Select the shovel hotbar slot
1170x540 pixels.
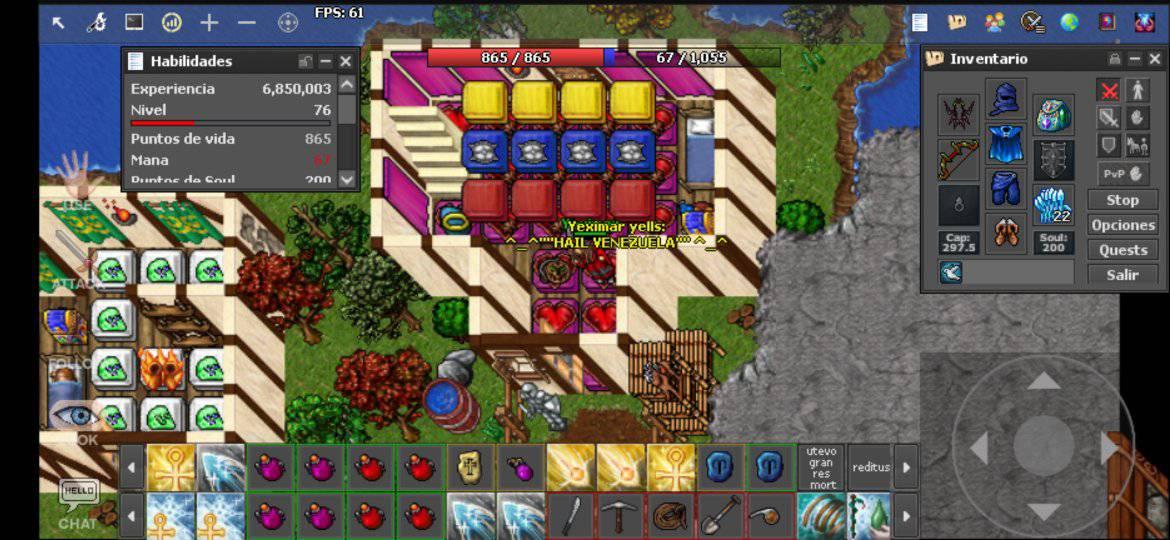click(x=722, y=517)
